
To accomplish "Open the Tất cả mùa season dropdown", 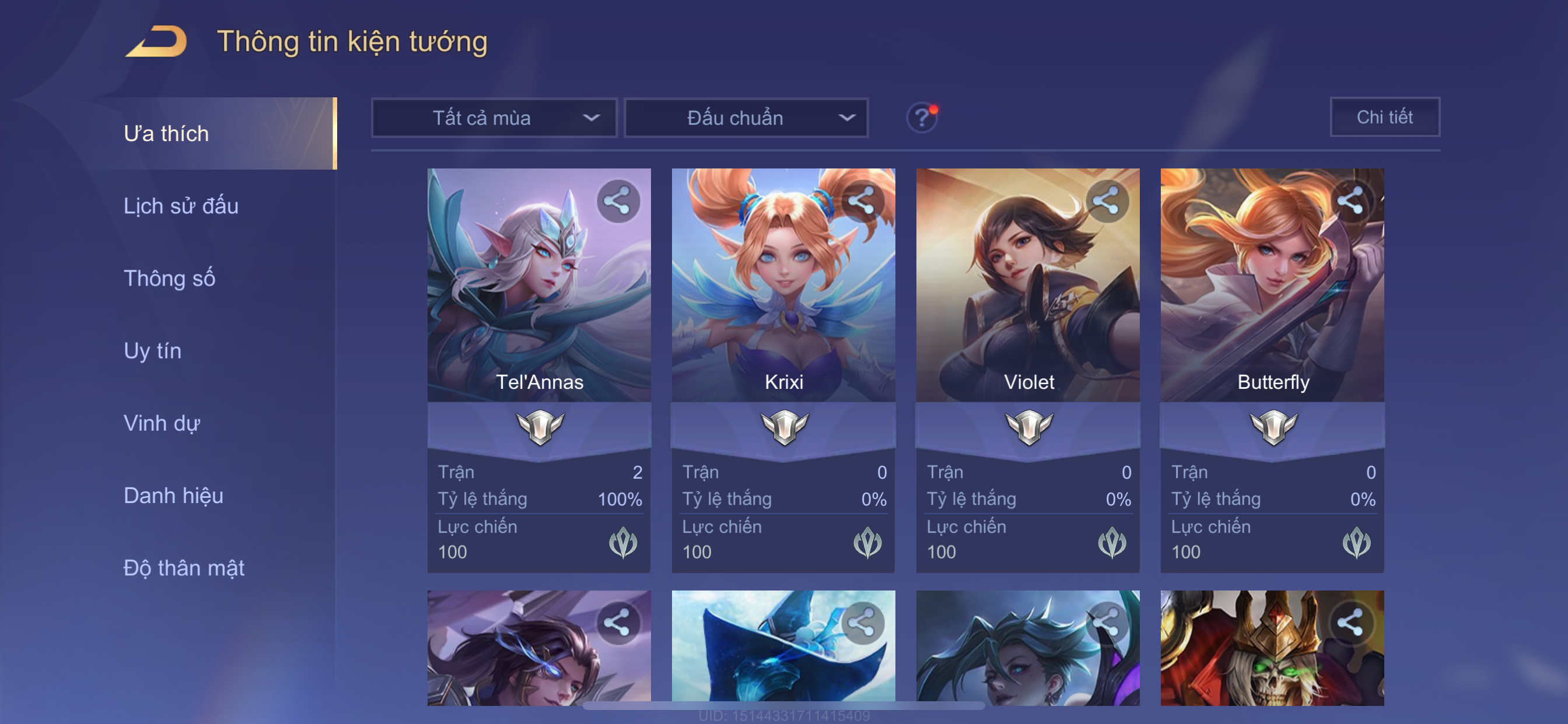I will pos(494,117).
